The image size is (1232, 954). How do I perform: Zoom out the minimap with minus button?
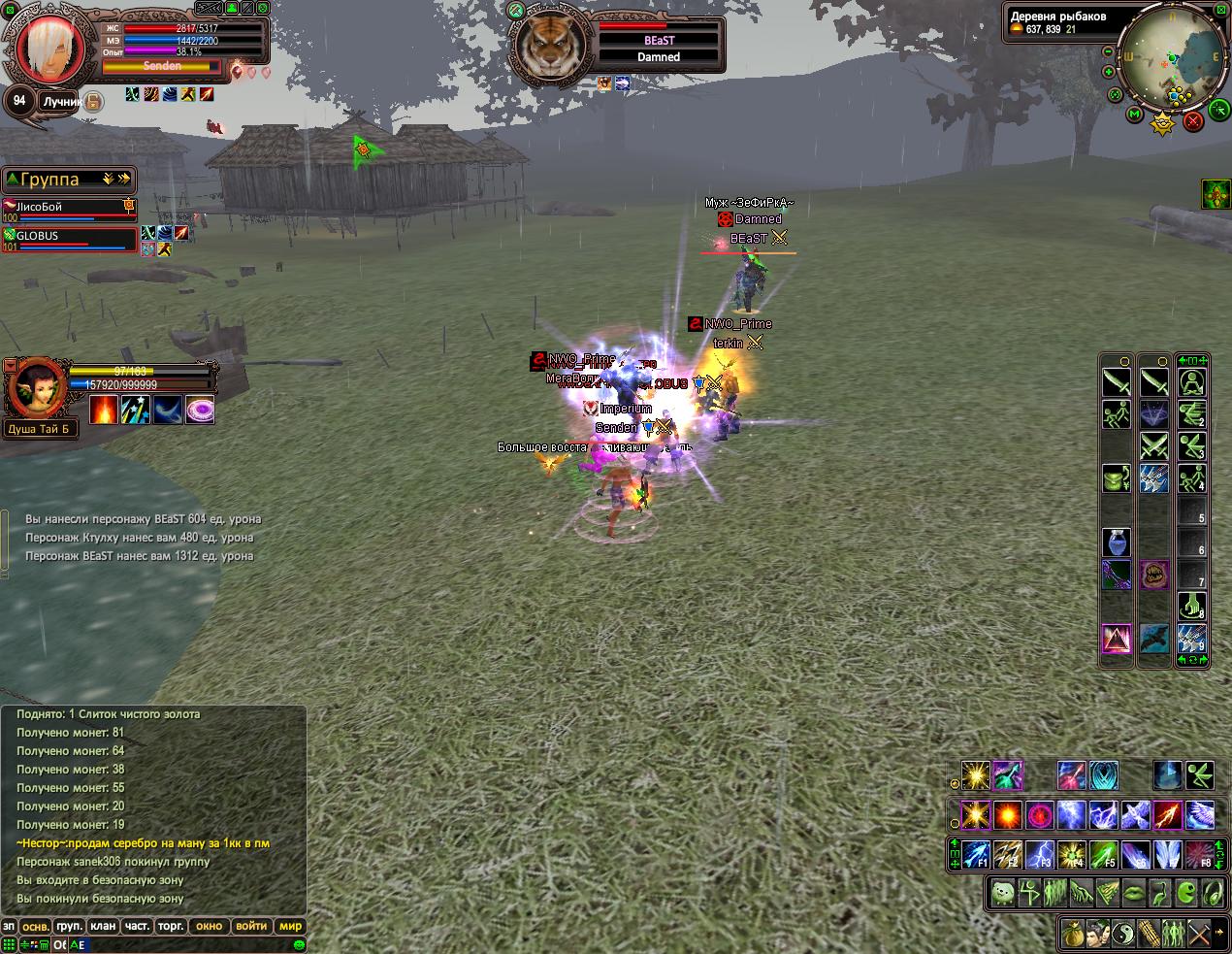[x=1109, y=53]
